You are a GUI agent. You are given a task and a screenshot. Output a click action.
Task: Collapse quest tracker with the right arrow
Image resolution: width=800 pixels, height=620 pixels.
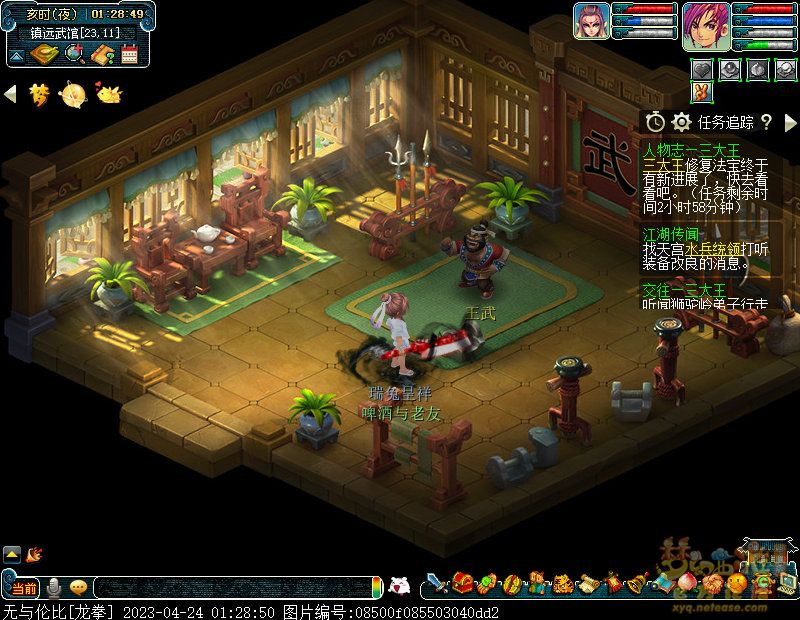click(x=790, y=122)
